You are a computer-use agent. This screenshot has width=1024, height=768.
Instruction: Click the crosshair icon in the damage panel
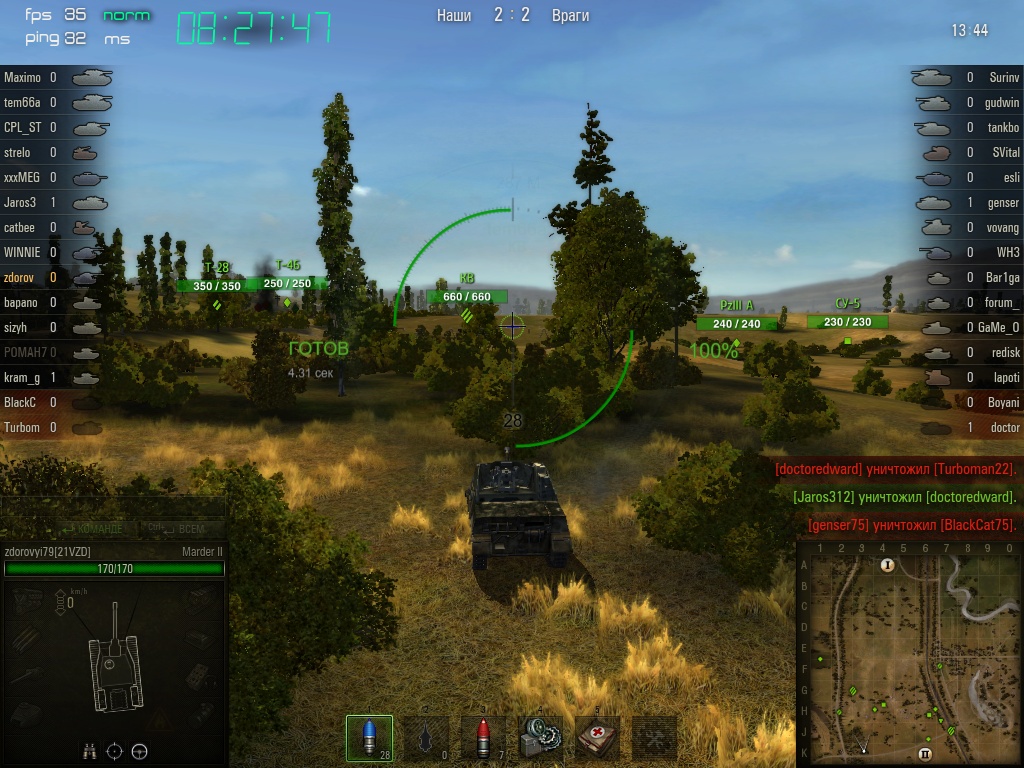[114, 750]
